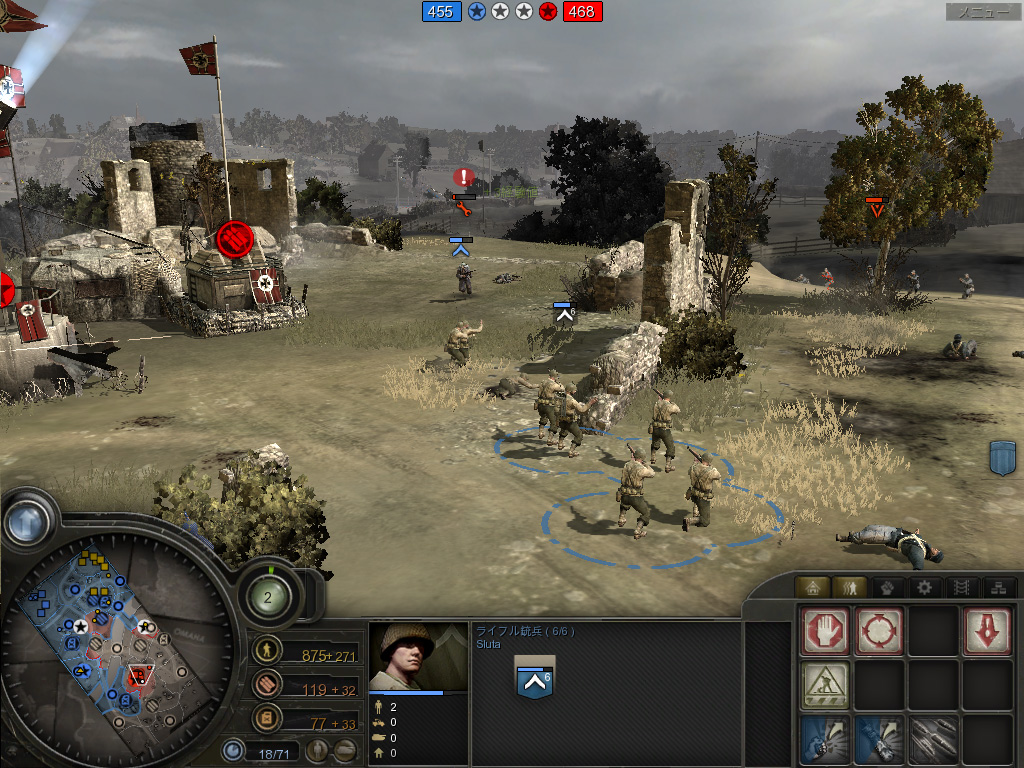The image size is (1024, 768).
Task: Open the メニュー menu button
Action: click(983, 12)
